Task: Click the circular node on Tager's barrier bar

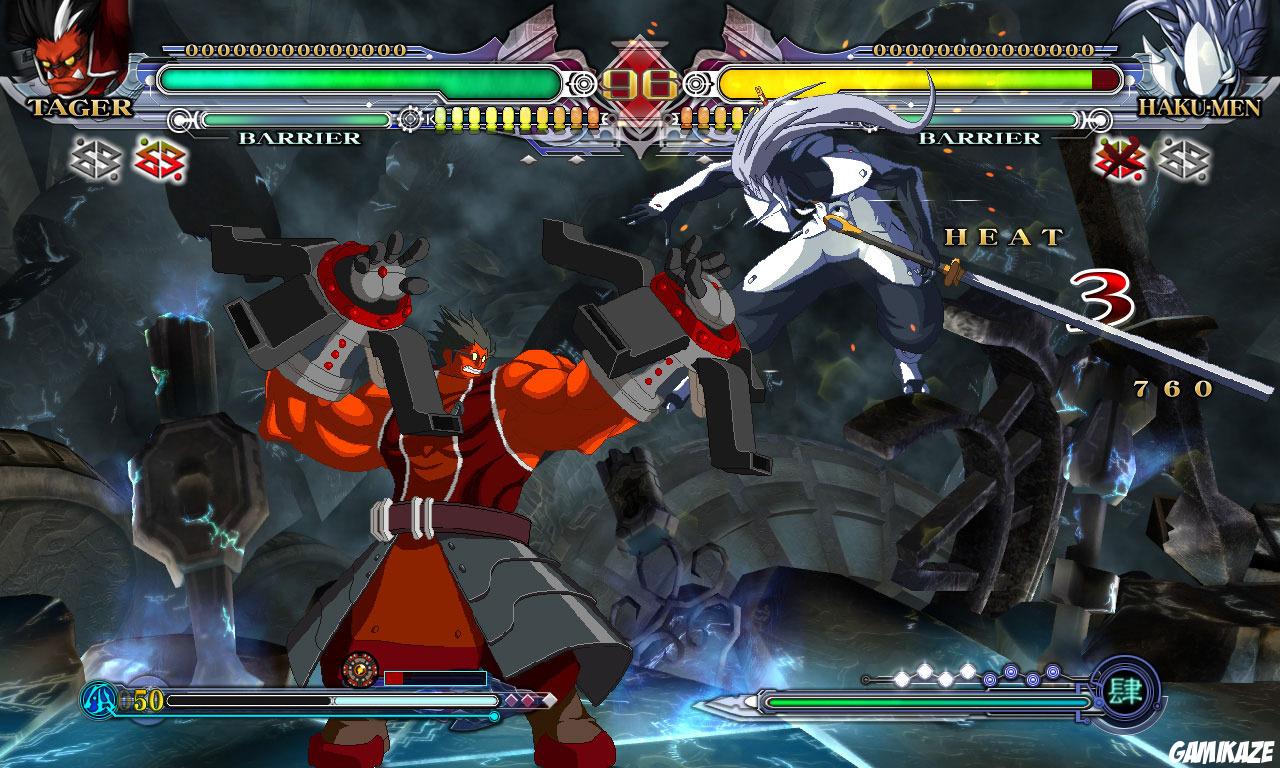Action: click(x=178, y=121)
